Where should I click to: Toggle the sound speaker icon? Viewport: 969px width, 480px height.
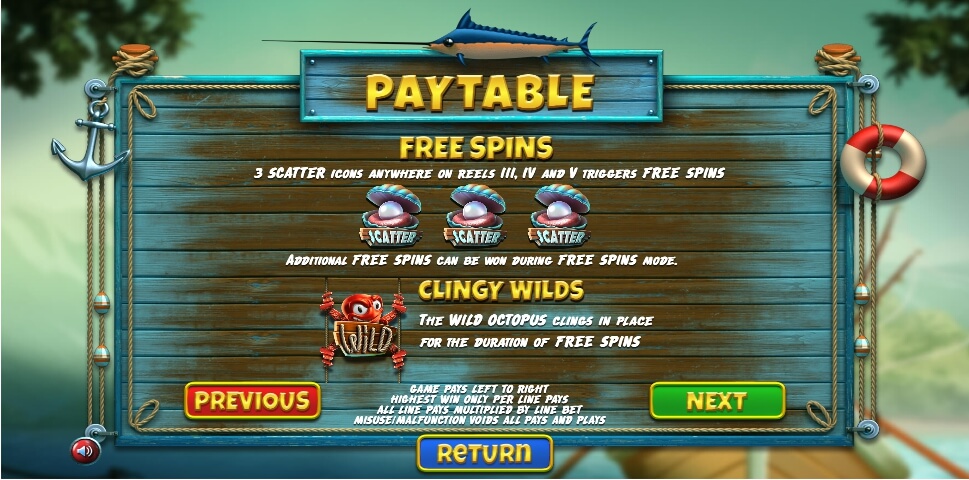coord(85,450)
